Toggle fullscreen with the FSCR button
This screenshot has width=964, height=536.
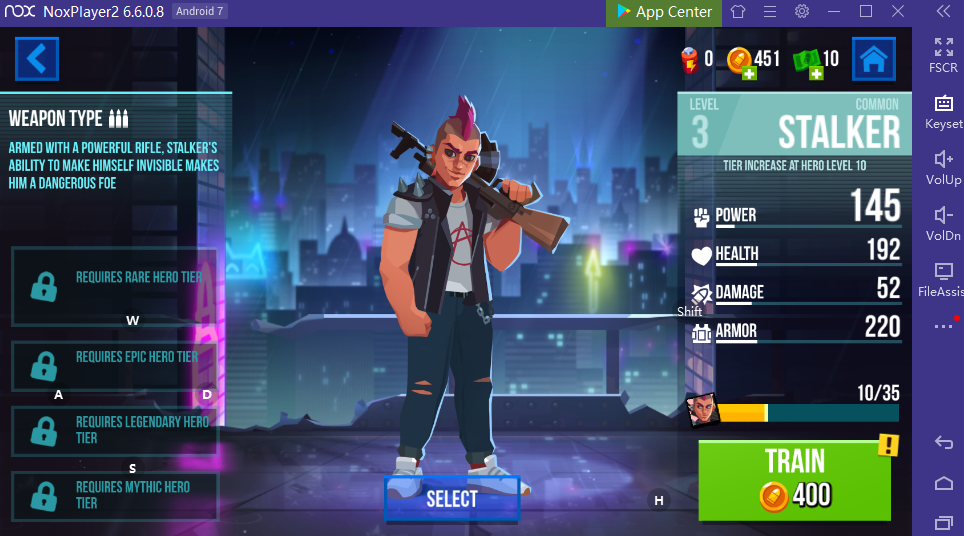[x=943, y=54]
